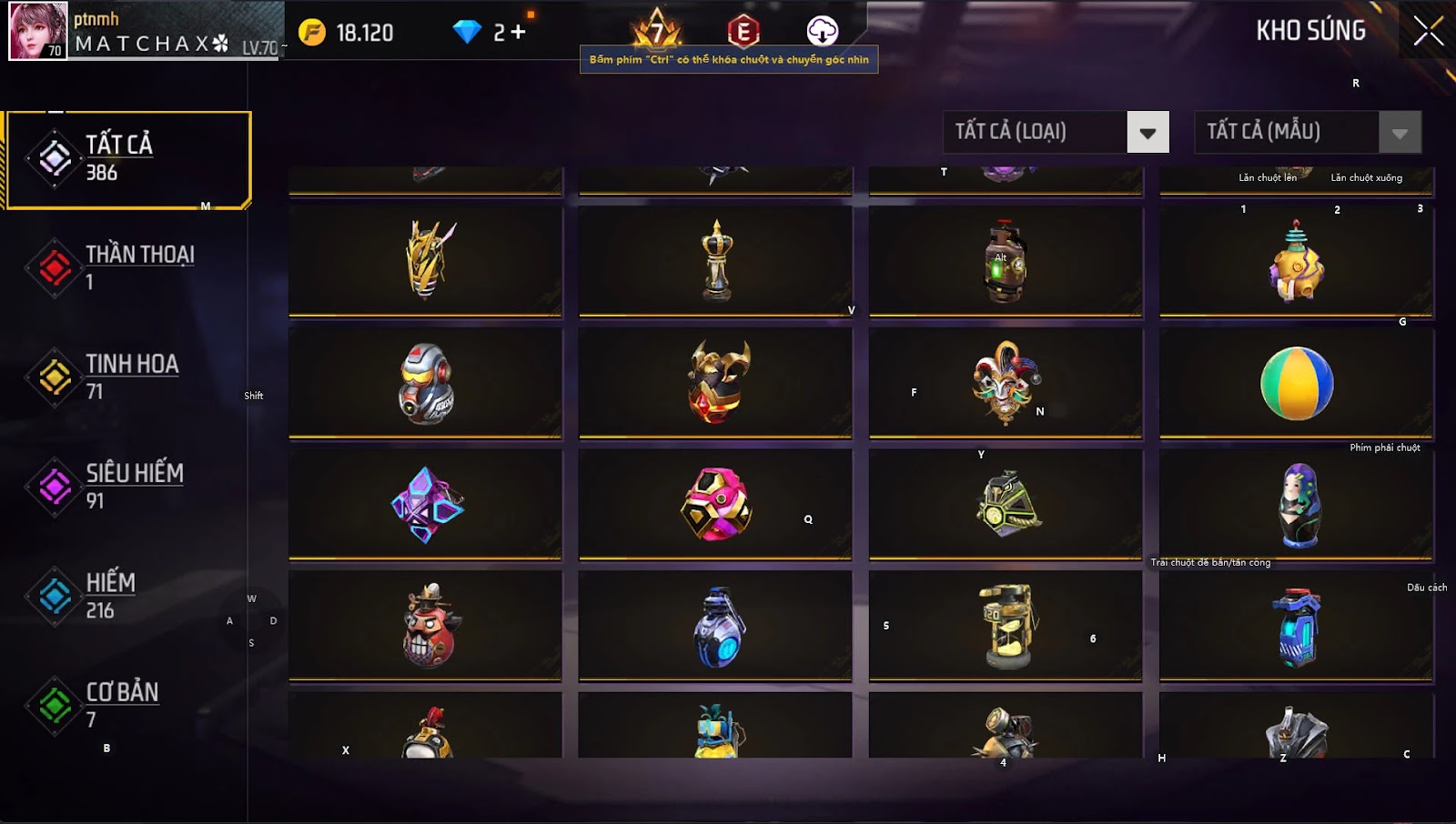Pick the purple crystal cube skin
Viewport: 1456px width, 824px height.
point(426,505)
